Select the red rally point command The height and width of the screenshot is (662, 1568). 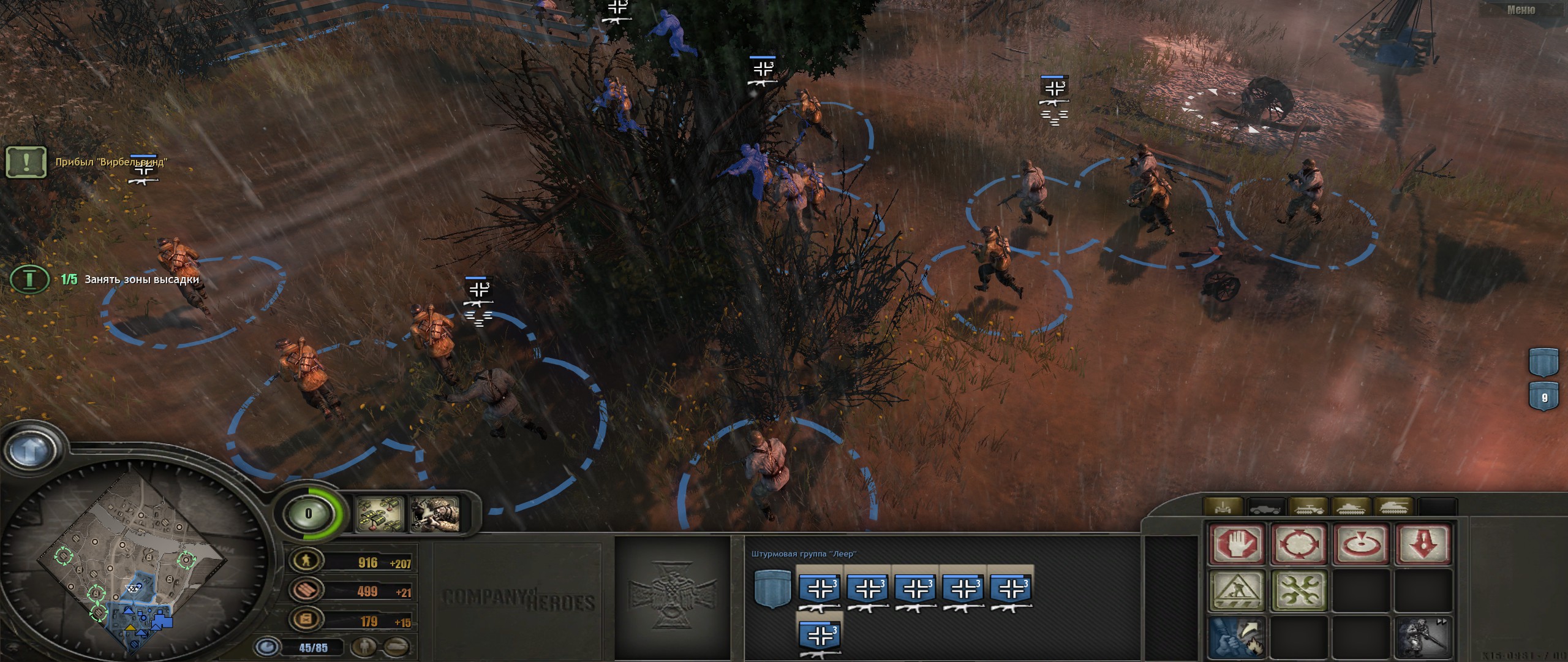tap(1362, 544)
